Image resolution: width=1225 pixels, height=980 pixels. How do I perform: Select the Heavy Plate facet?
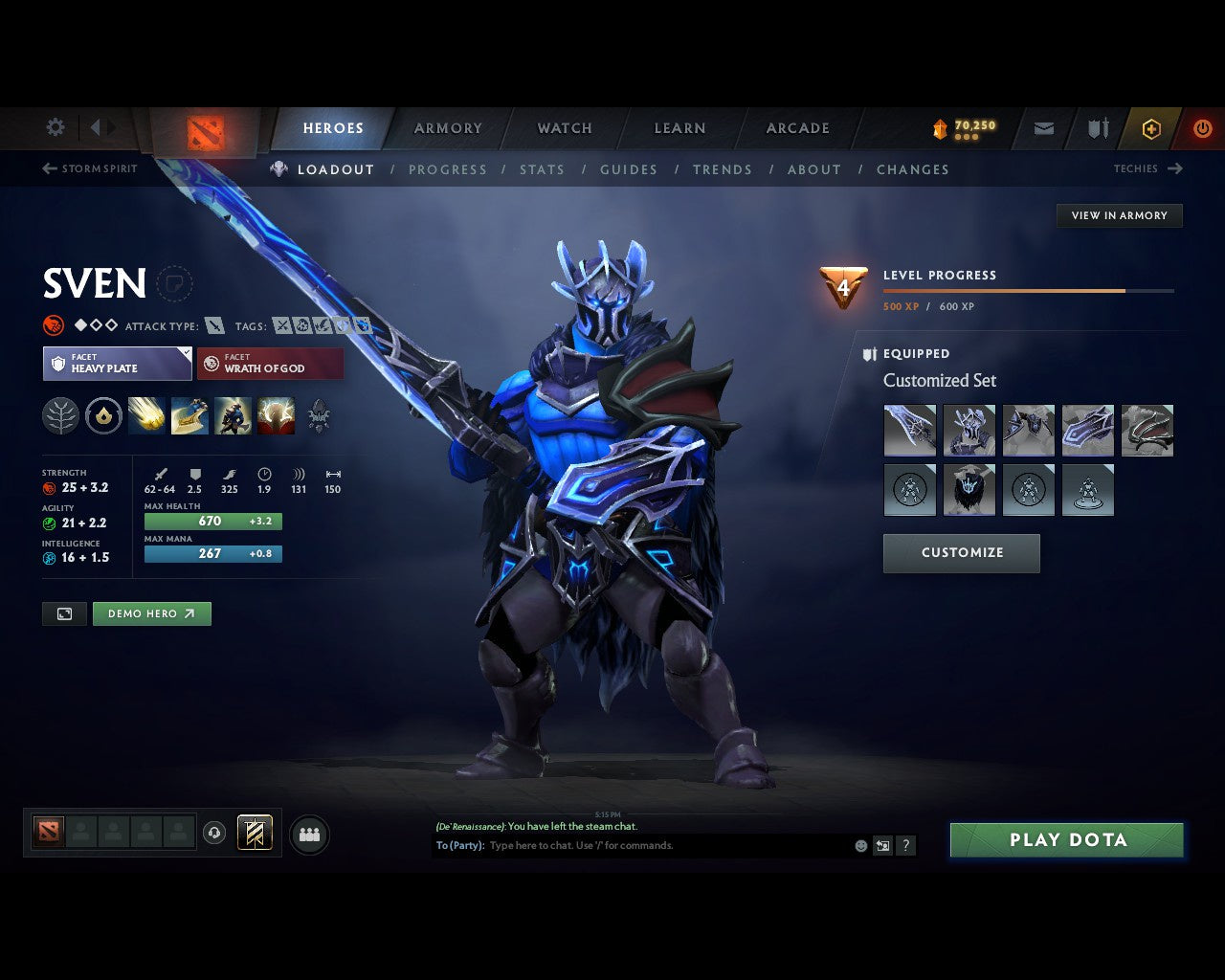click(x=117, y=364)
